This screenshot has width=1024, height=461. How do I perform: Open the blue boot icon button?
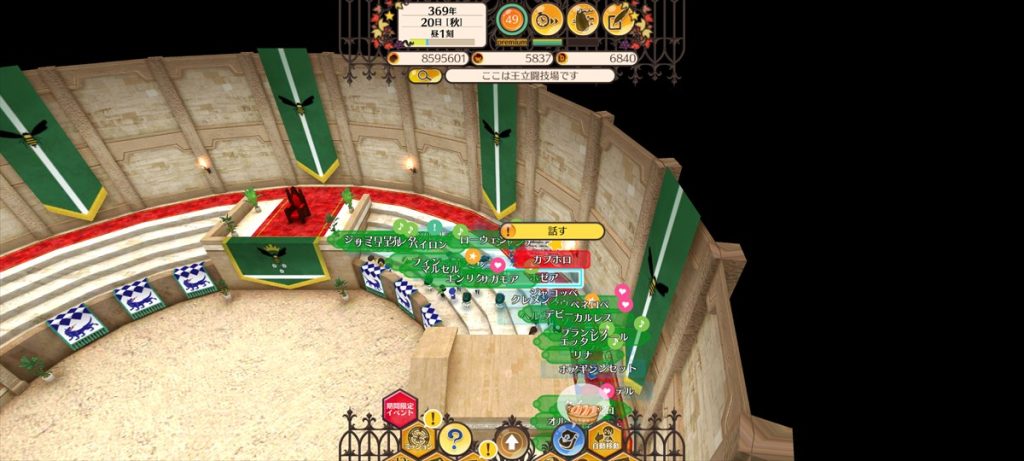[567, 438]
